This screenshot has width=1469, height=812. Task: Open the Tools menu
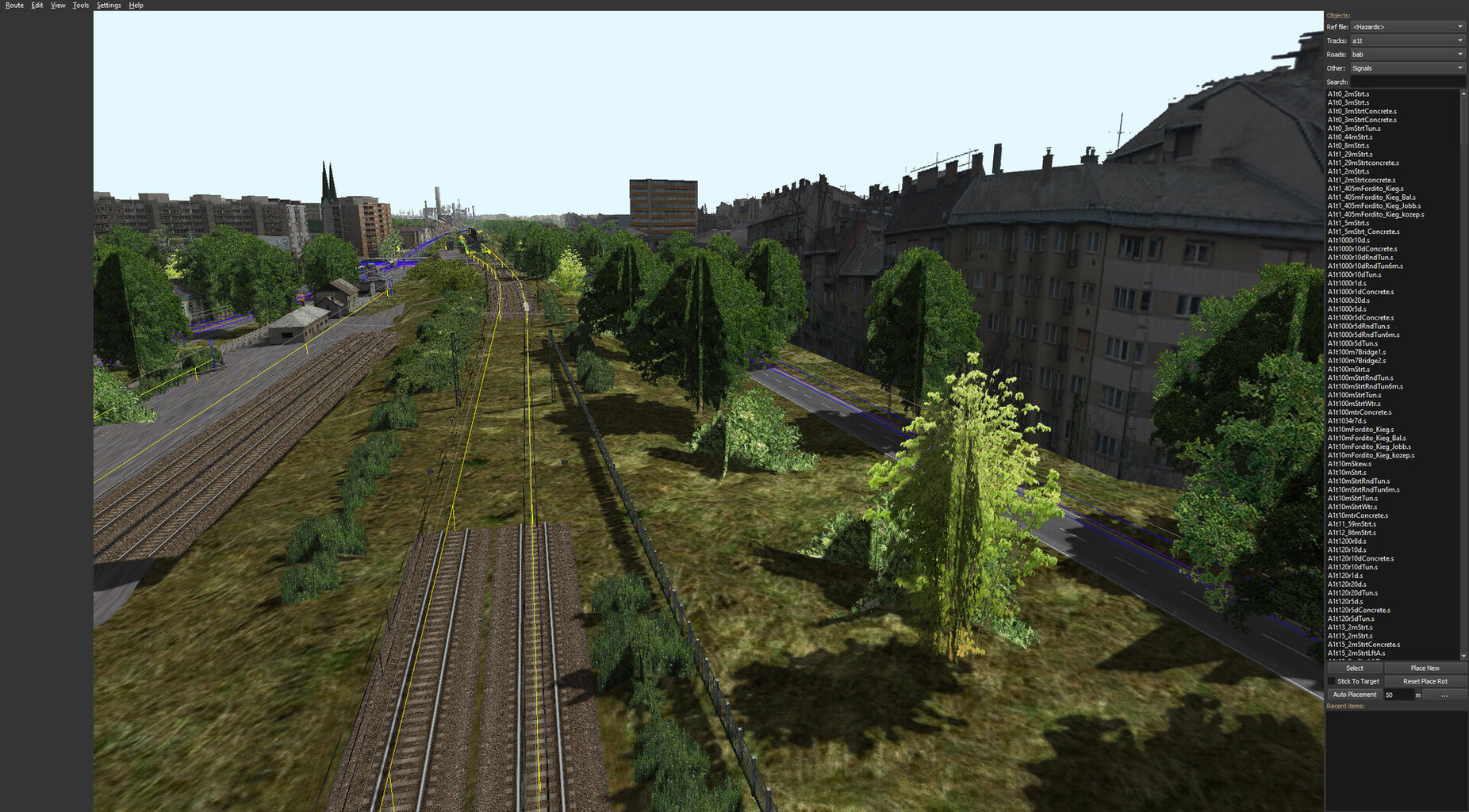pos(79,5)
